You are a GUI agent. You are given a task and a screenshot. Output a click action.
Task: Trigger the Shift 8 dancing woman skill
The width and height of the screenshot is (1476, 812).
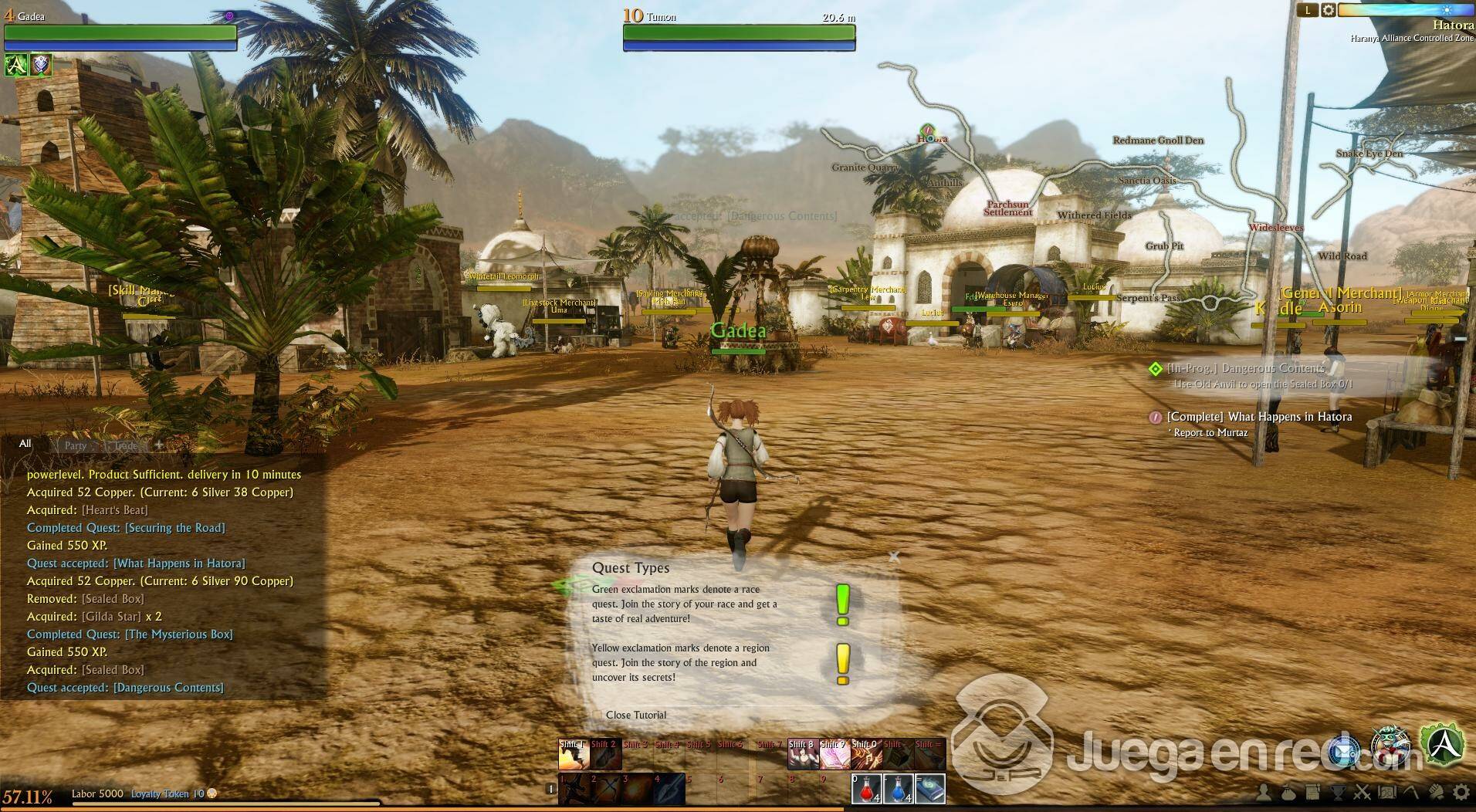pos(802,755)
